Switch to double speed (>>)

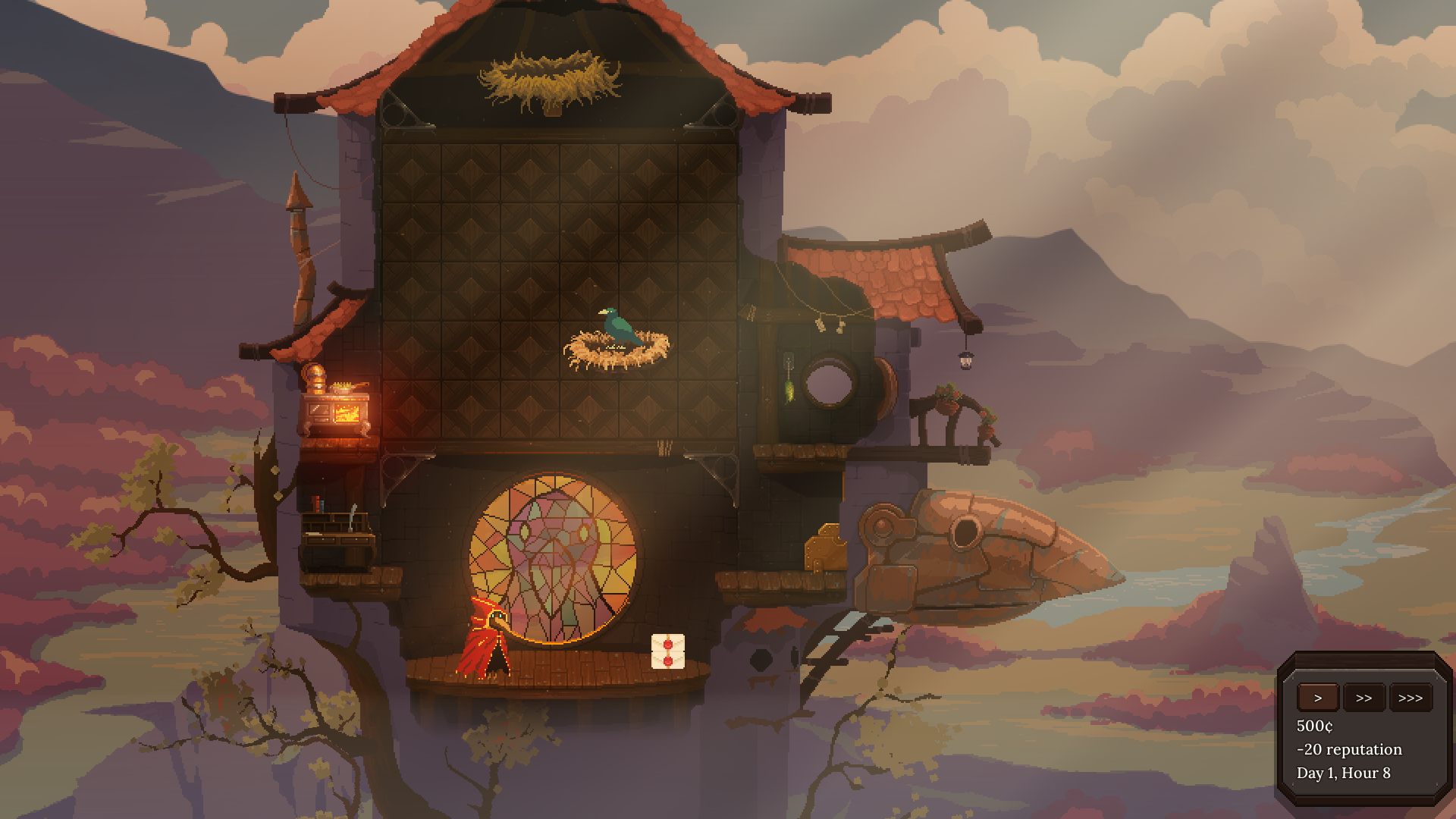pyautogui.click(x=1363, y=698)
